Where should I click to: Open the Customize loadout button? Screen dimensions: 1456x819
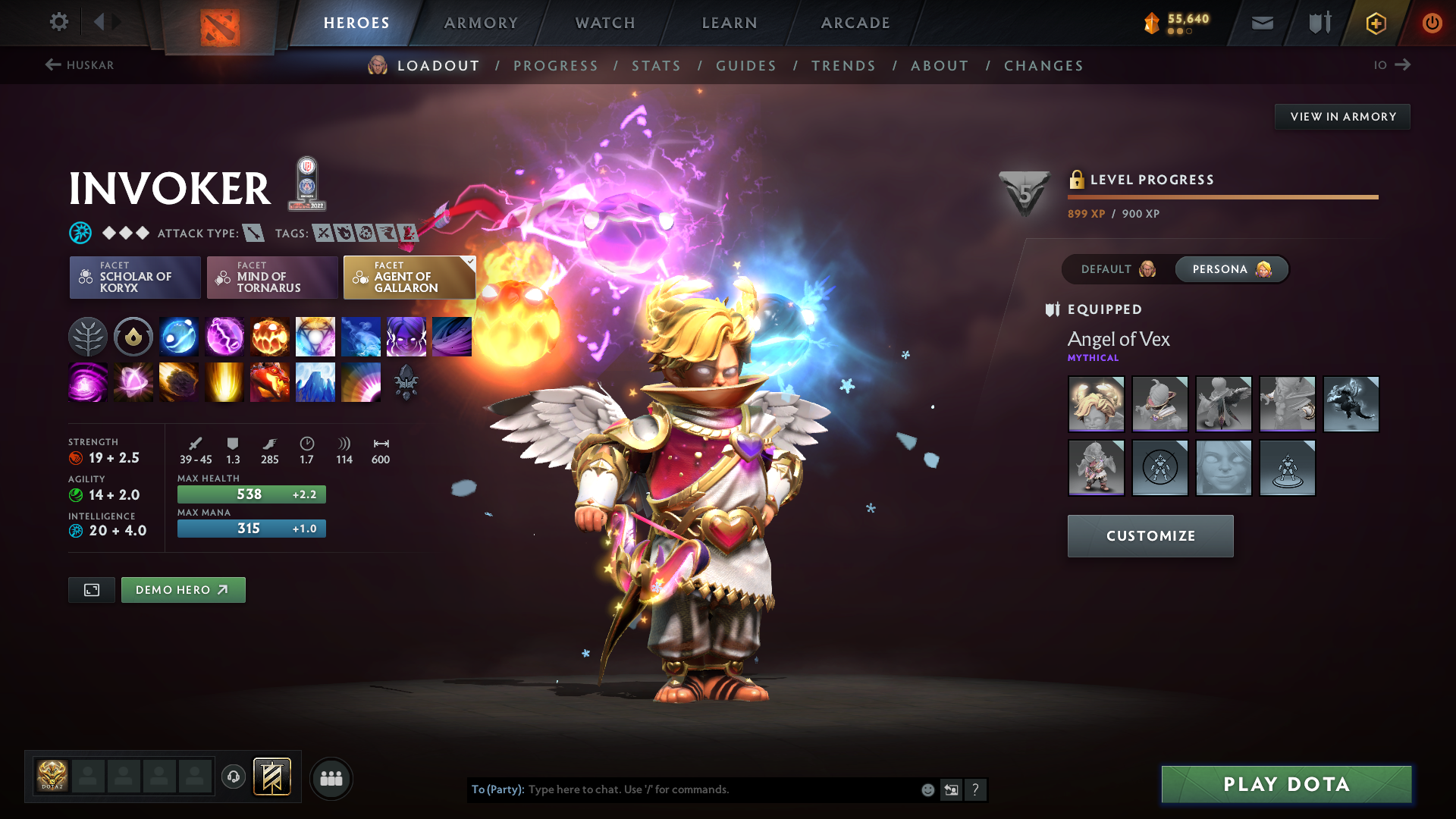point(1150,536)
